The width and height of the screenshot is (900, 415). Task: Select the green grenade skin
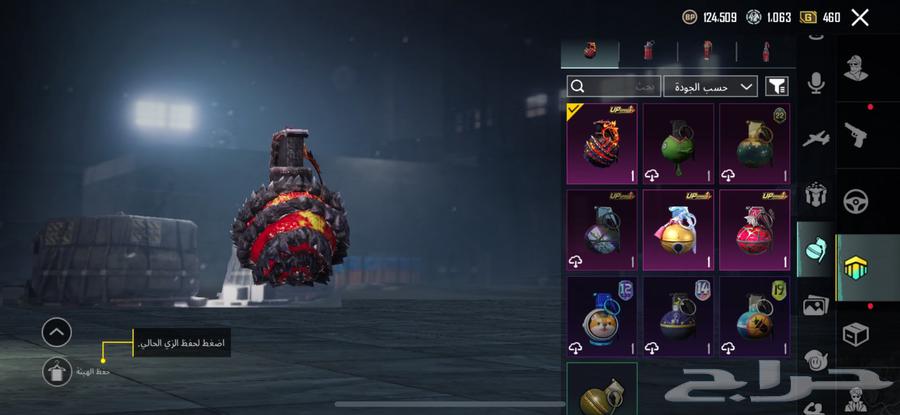coord(678,143)
